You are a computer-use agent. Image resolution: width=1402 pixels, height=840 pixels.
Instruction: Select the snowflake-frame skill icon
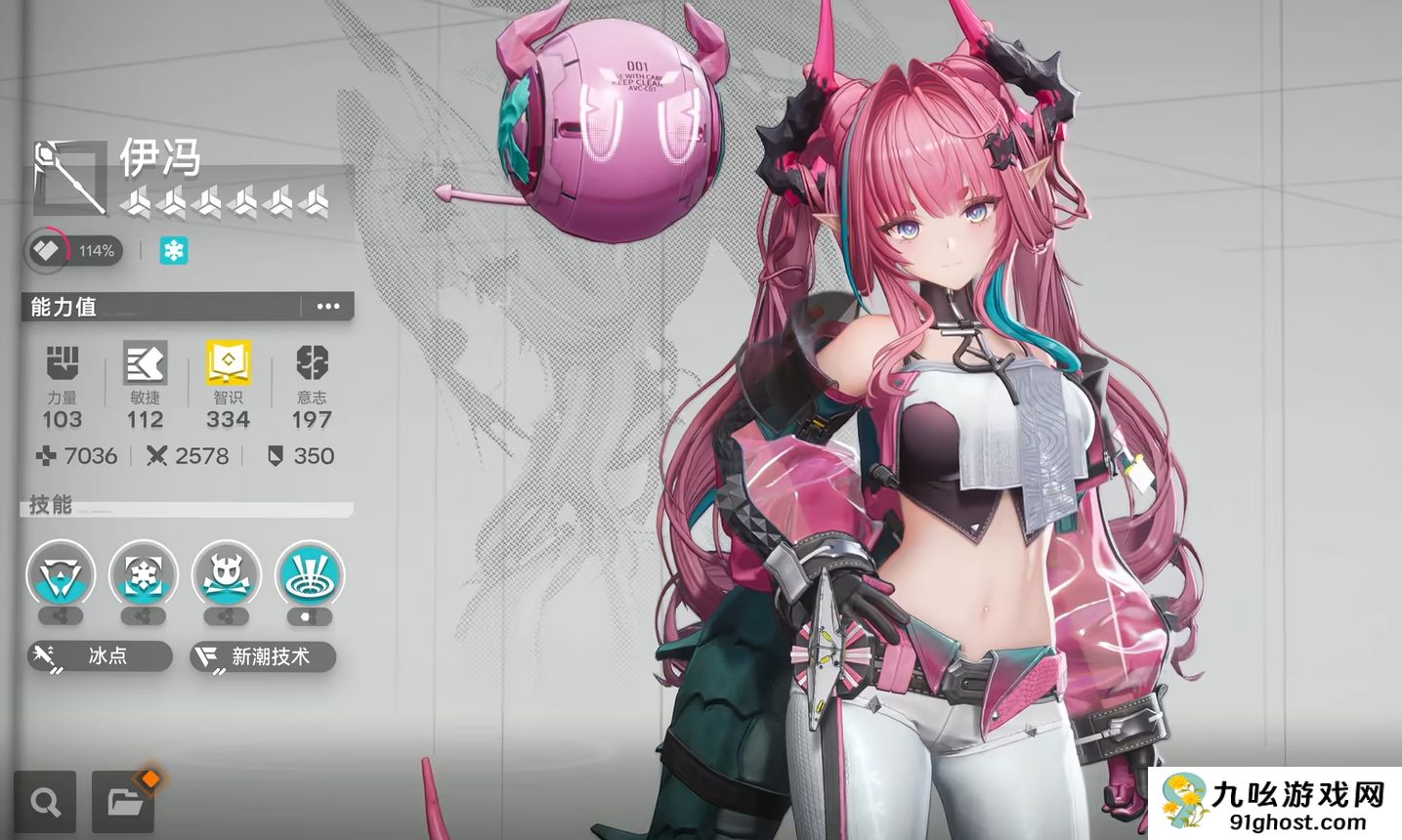click(144, 575)
